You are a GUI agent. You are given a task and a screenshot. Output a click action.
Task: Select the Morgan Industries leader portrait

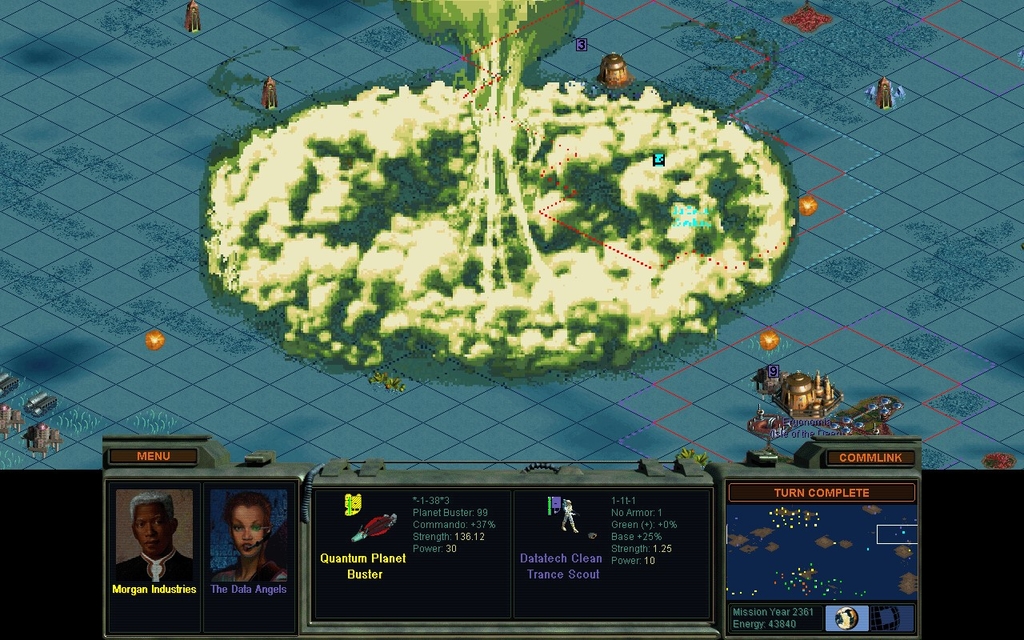click(x=153, y=541)
